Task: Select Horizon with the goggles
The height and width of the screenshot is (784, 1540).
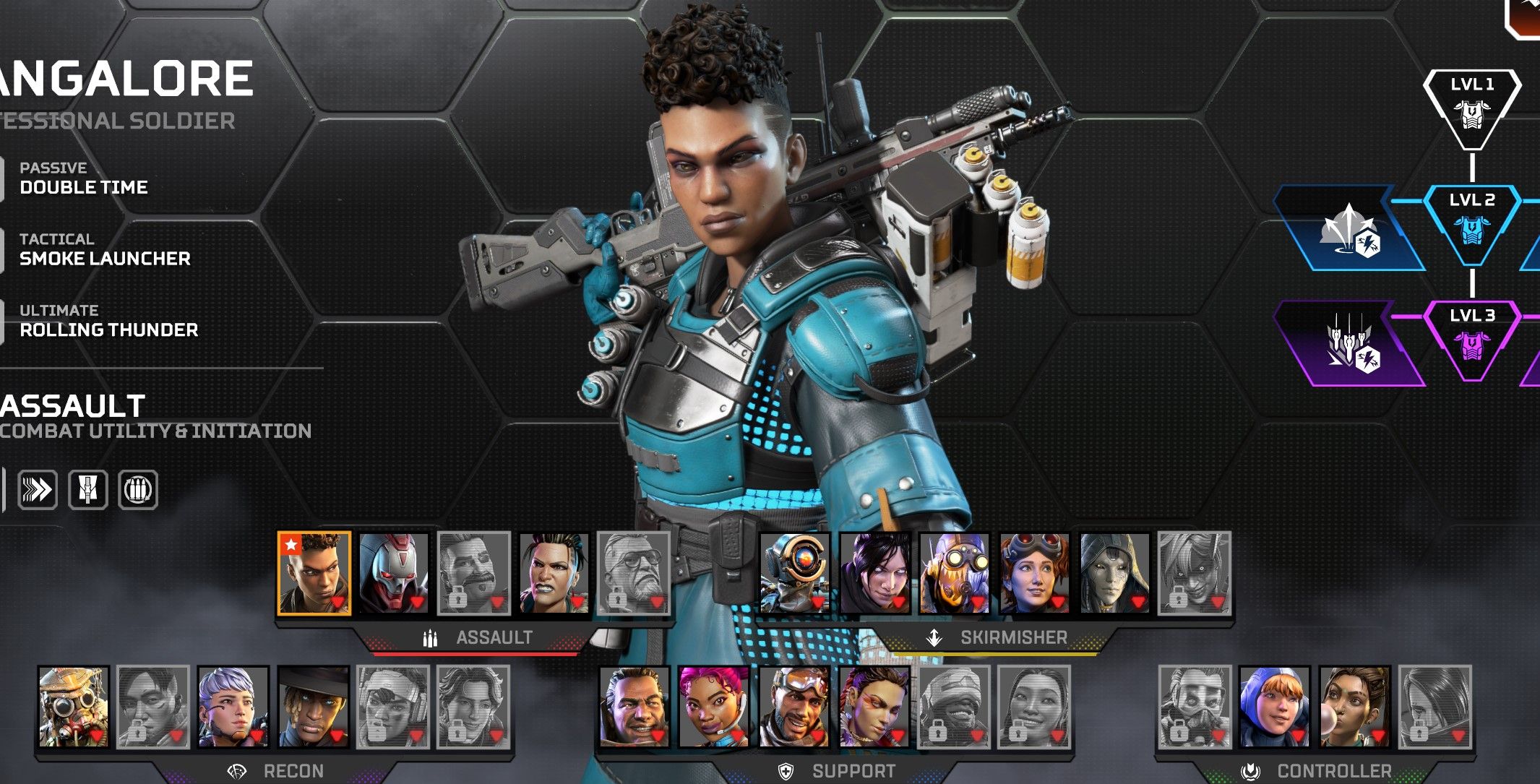Action: point(1034,574)
